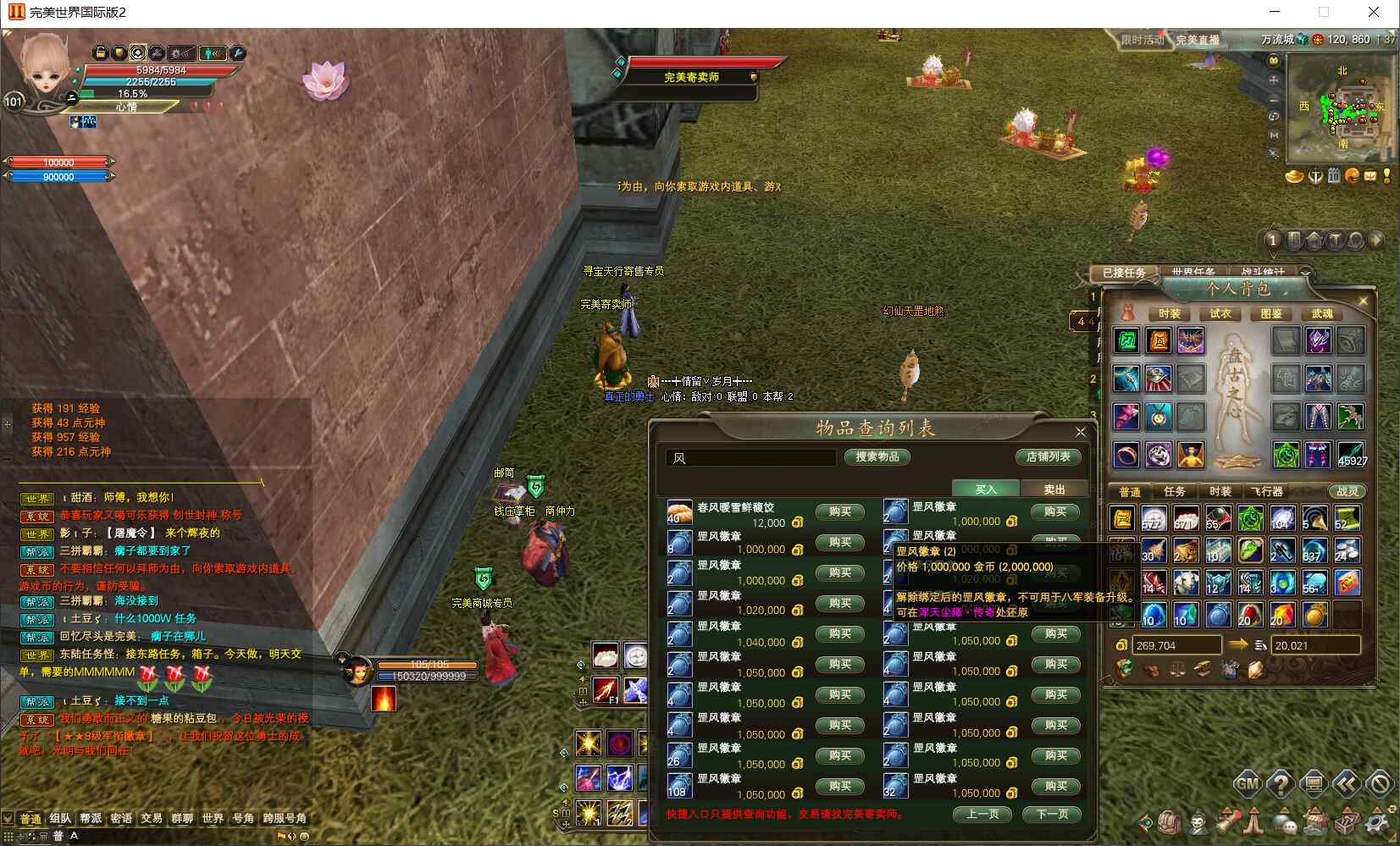Open the 时装 fashion button above equipment
This screenshot has height=846, width=1400.
point(1169,313)
